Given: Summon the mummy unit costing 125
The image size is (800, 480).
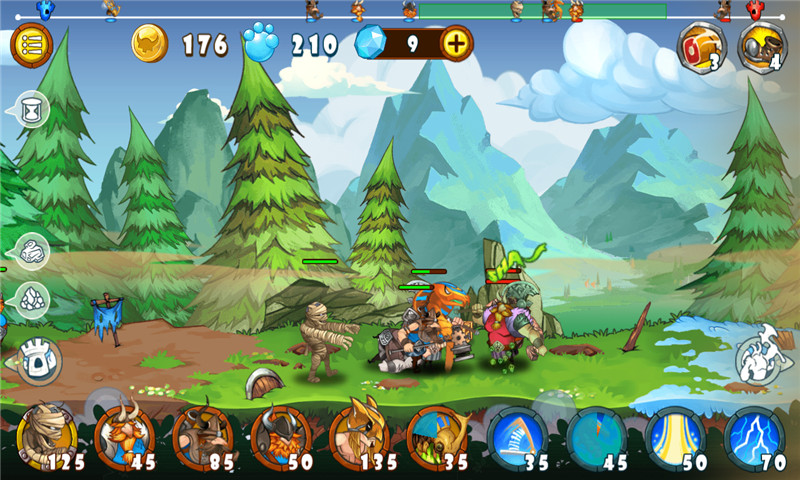Looking at the screenshot, I should pyautogui.click(x=46, y=436).
